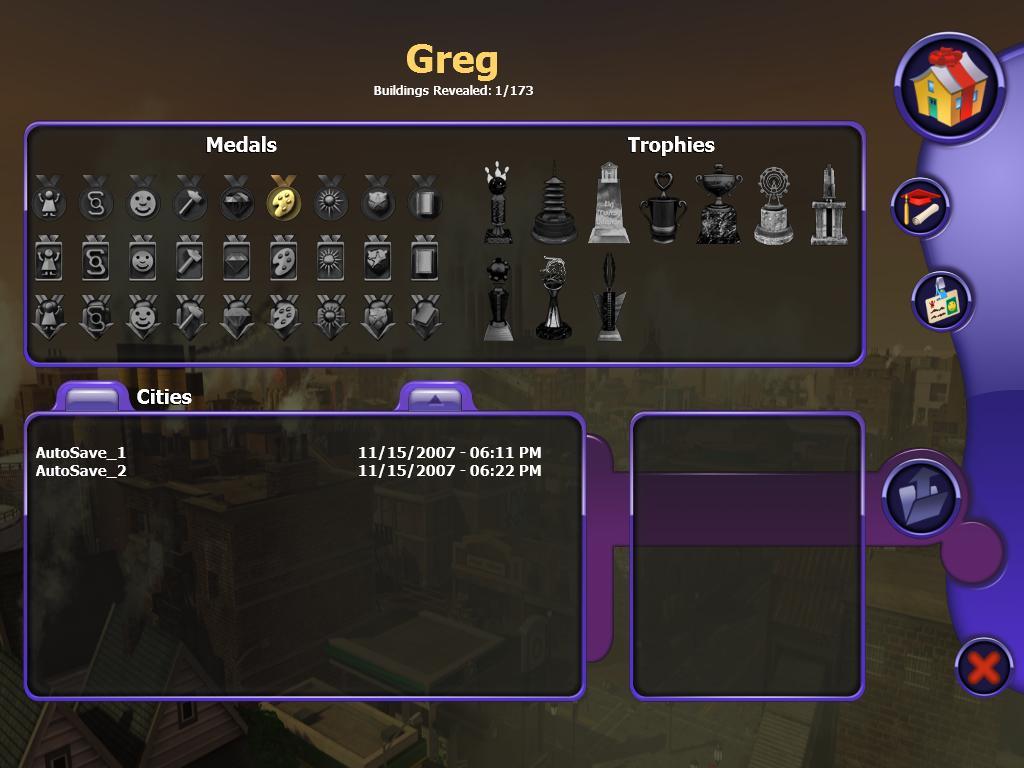This screenshot has width=1024, height=768.
Task: Select the gold paint palette medal
Action: (x=284, y=198)
